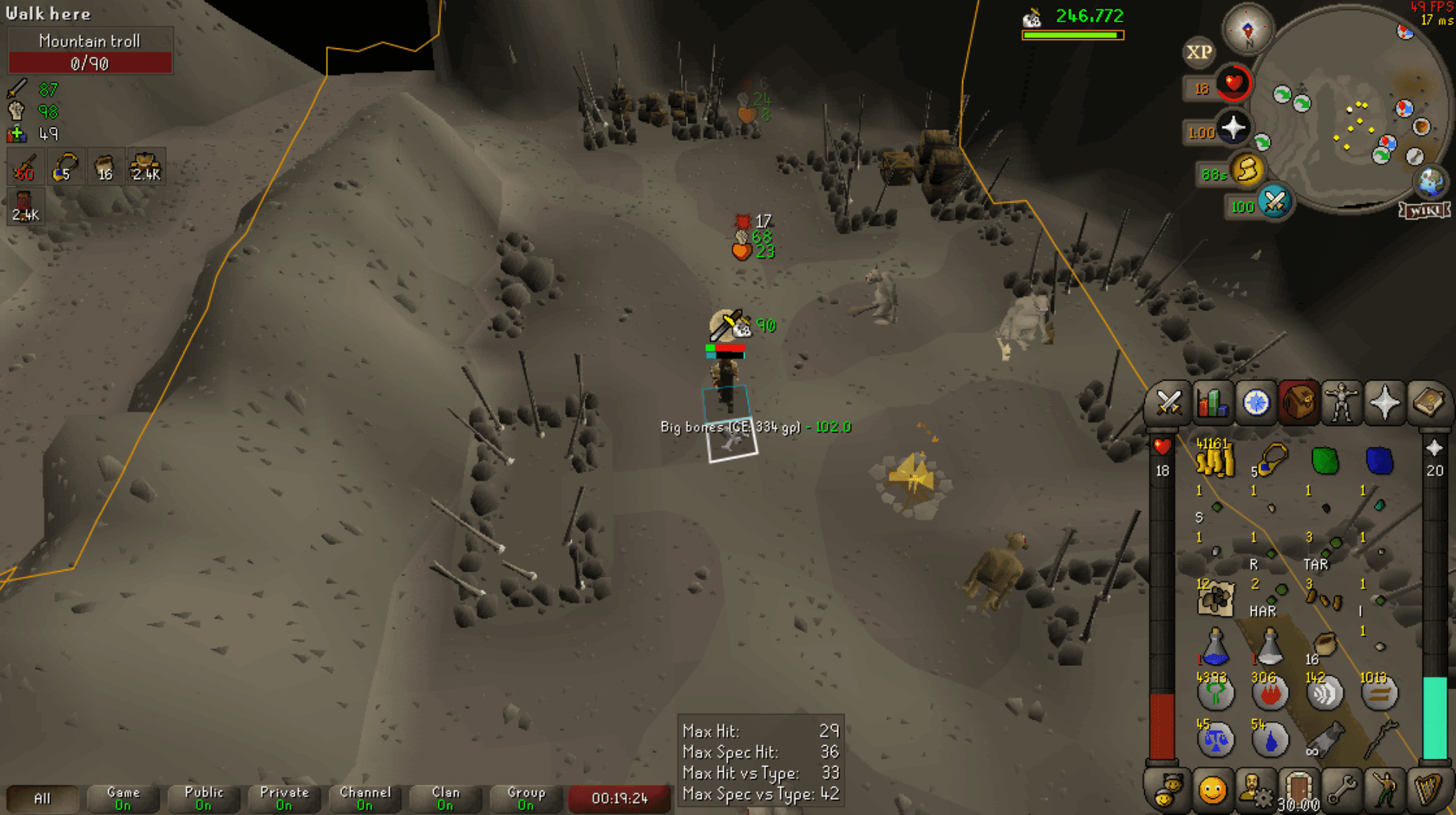1456x815 pixels.
Task: Open the Magic spellbook tab
Action: (x=1429, y=402)
